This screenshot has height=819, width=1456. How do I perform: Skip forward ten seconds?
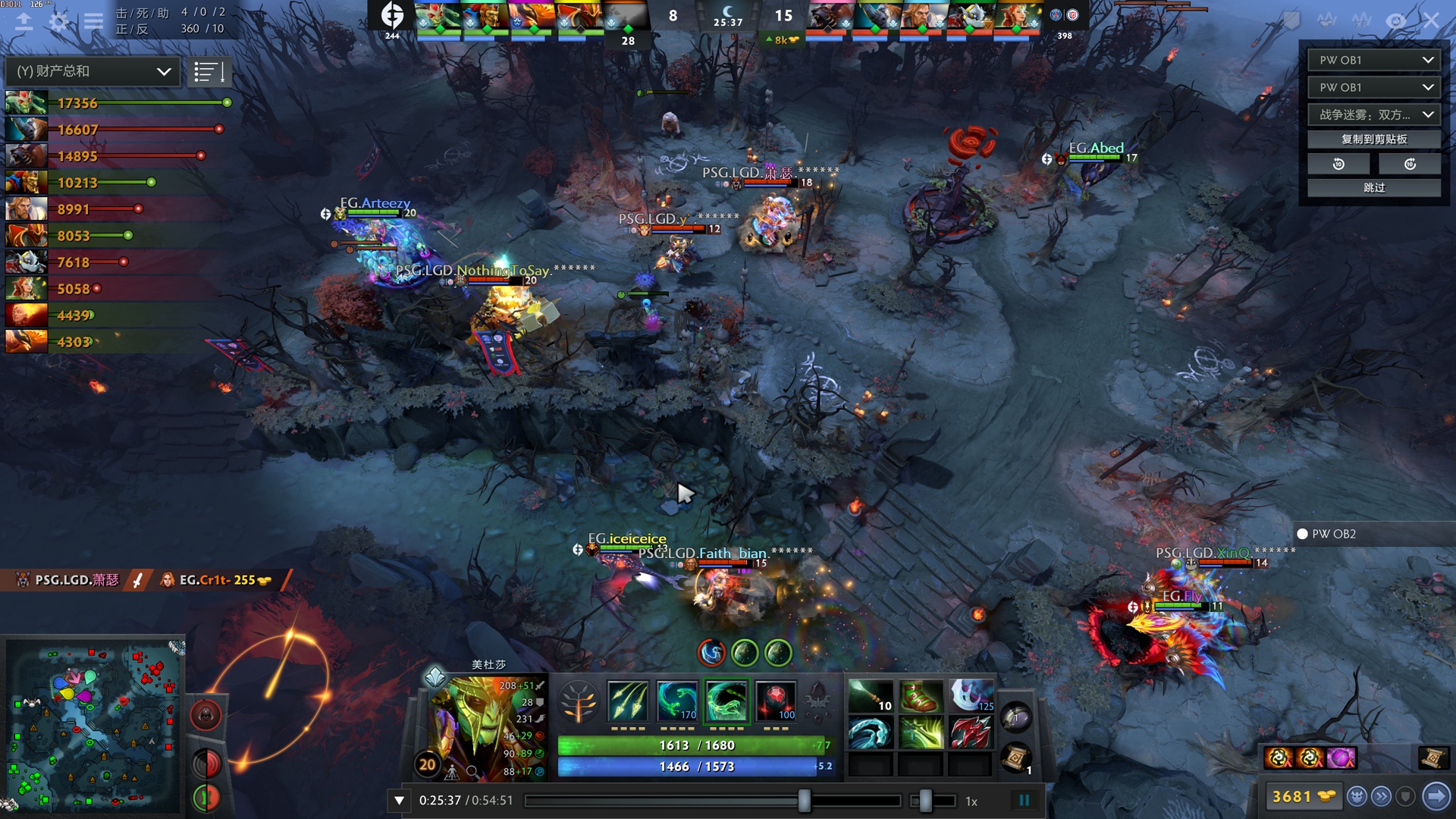1410,164
